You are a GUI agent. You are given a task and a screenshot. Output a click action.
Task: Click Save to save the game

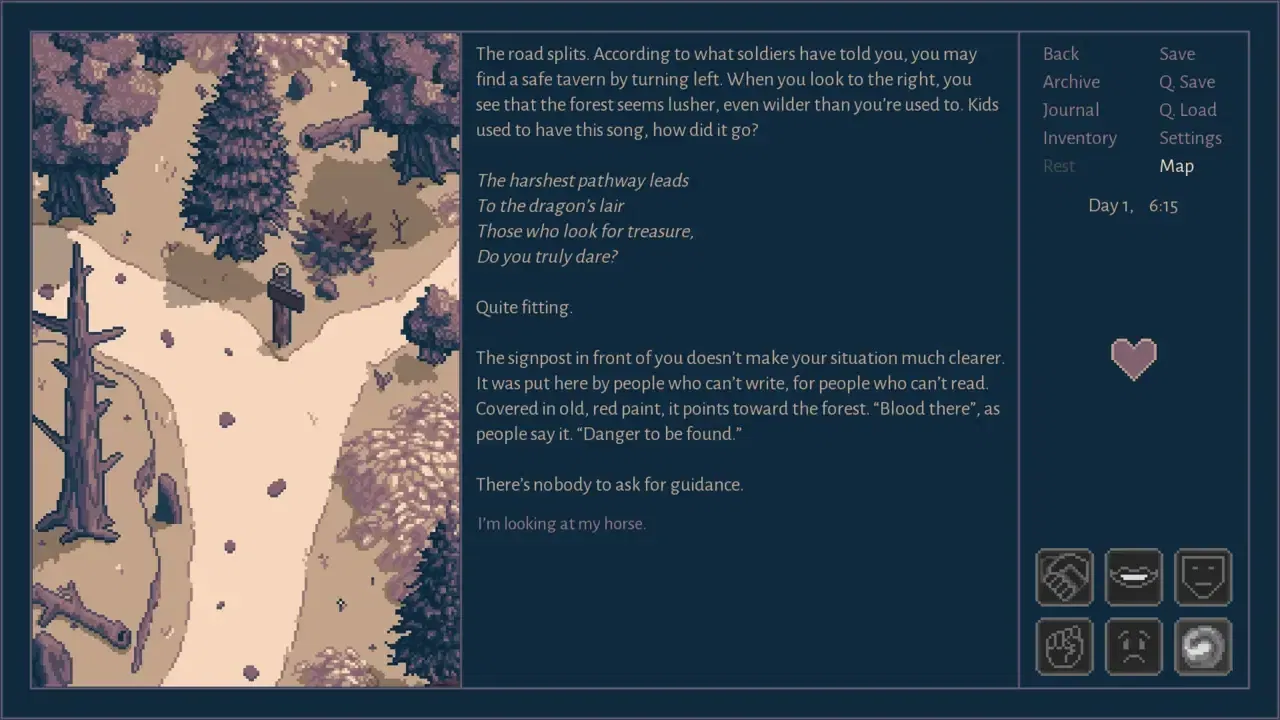[x=1177, y=54]
